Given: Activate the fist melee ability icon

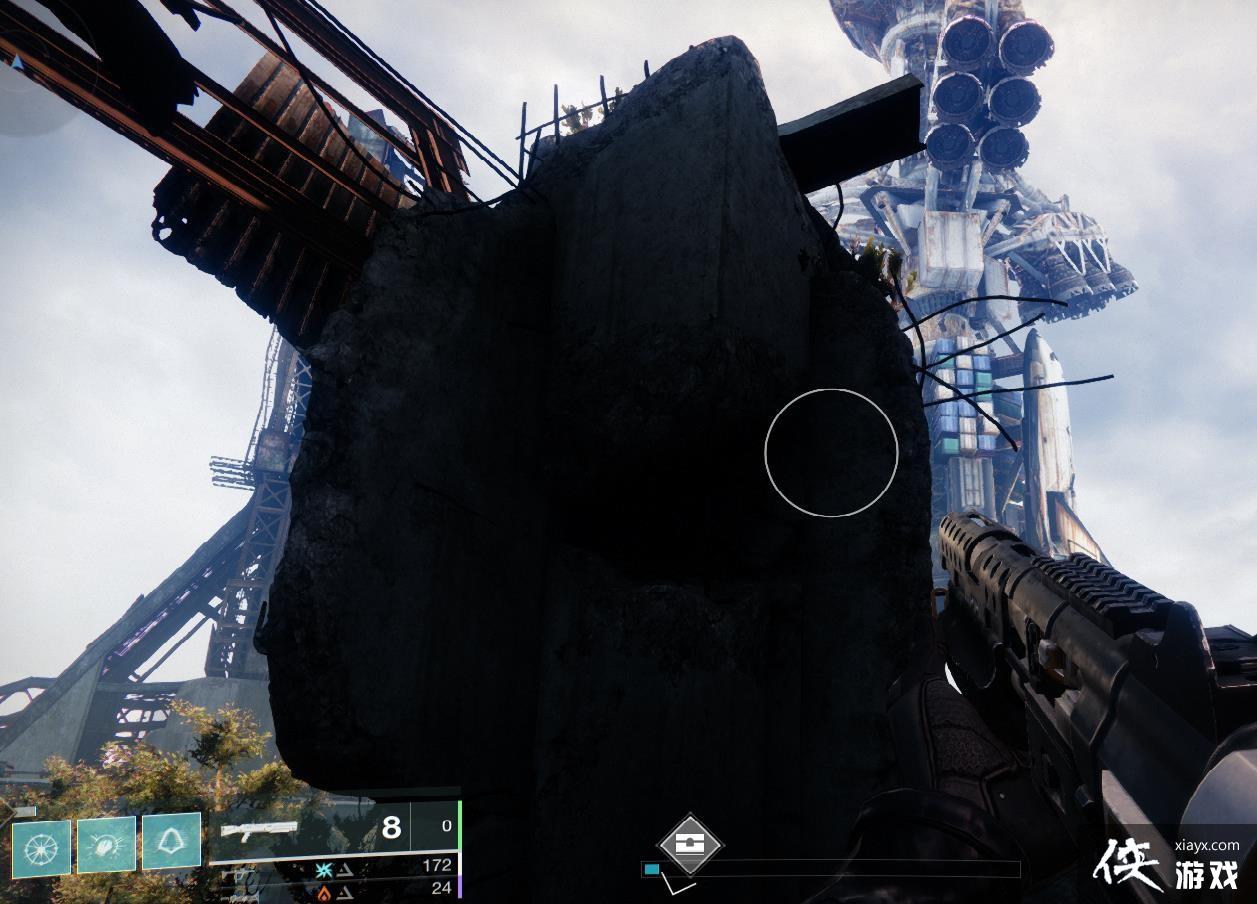Looking at the screenshot, I should click(x=106, y=845).
